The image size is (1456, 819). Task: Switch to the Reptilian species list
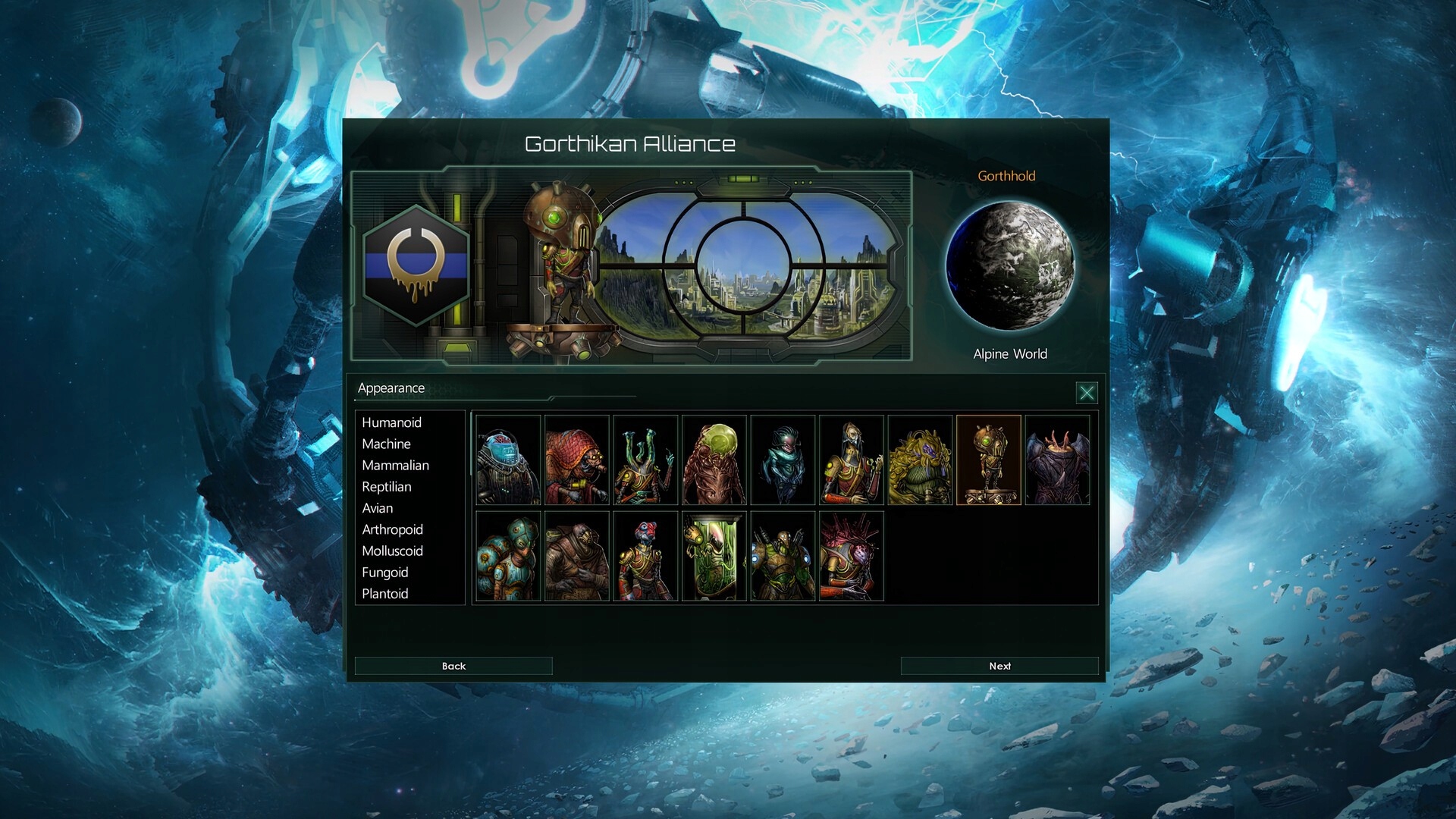[387, 487]
